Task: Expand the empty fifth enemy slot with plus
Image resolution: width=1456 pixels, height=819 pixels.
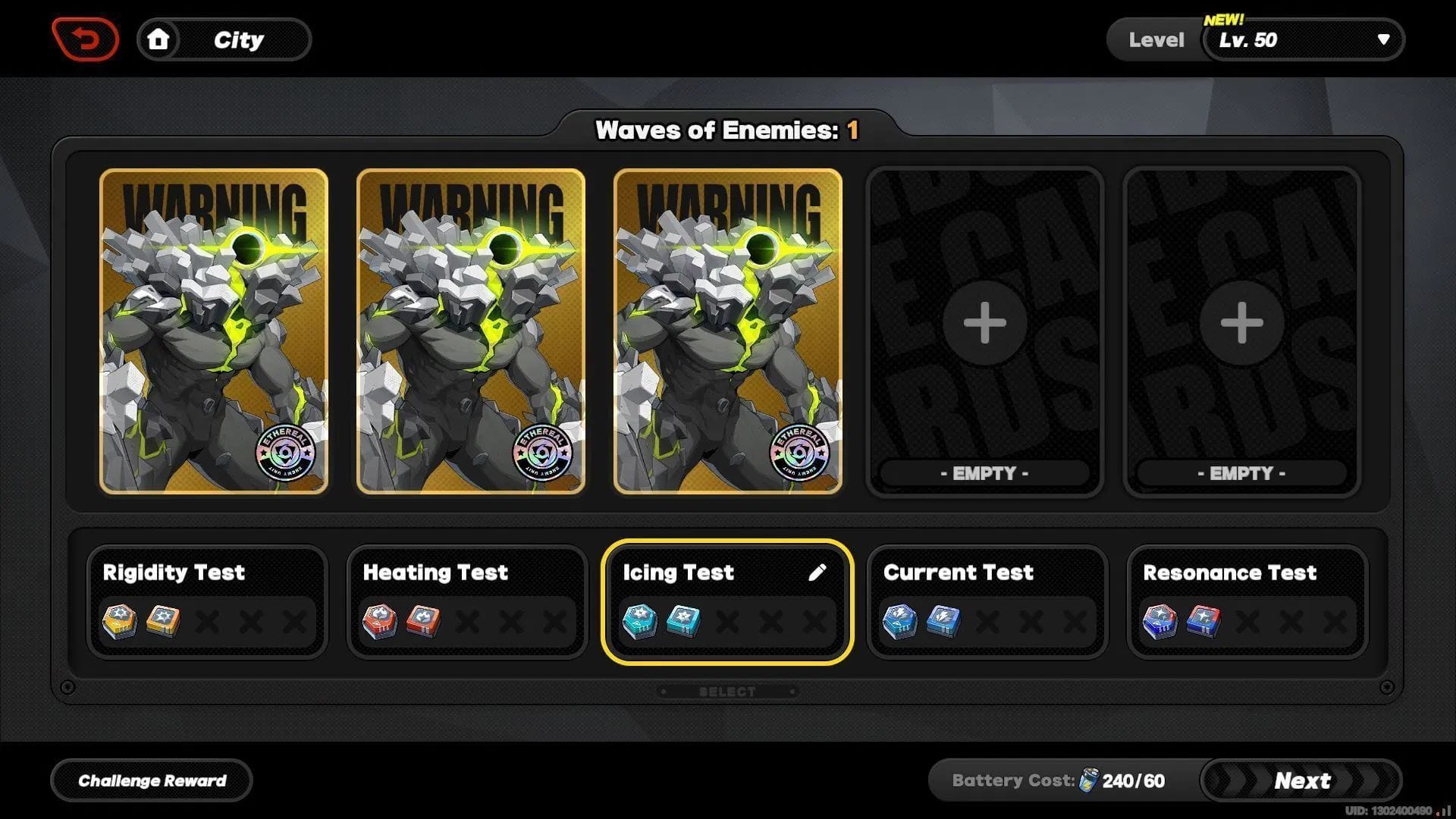Action: click(1241, 322)
